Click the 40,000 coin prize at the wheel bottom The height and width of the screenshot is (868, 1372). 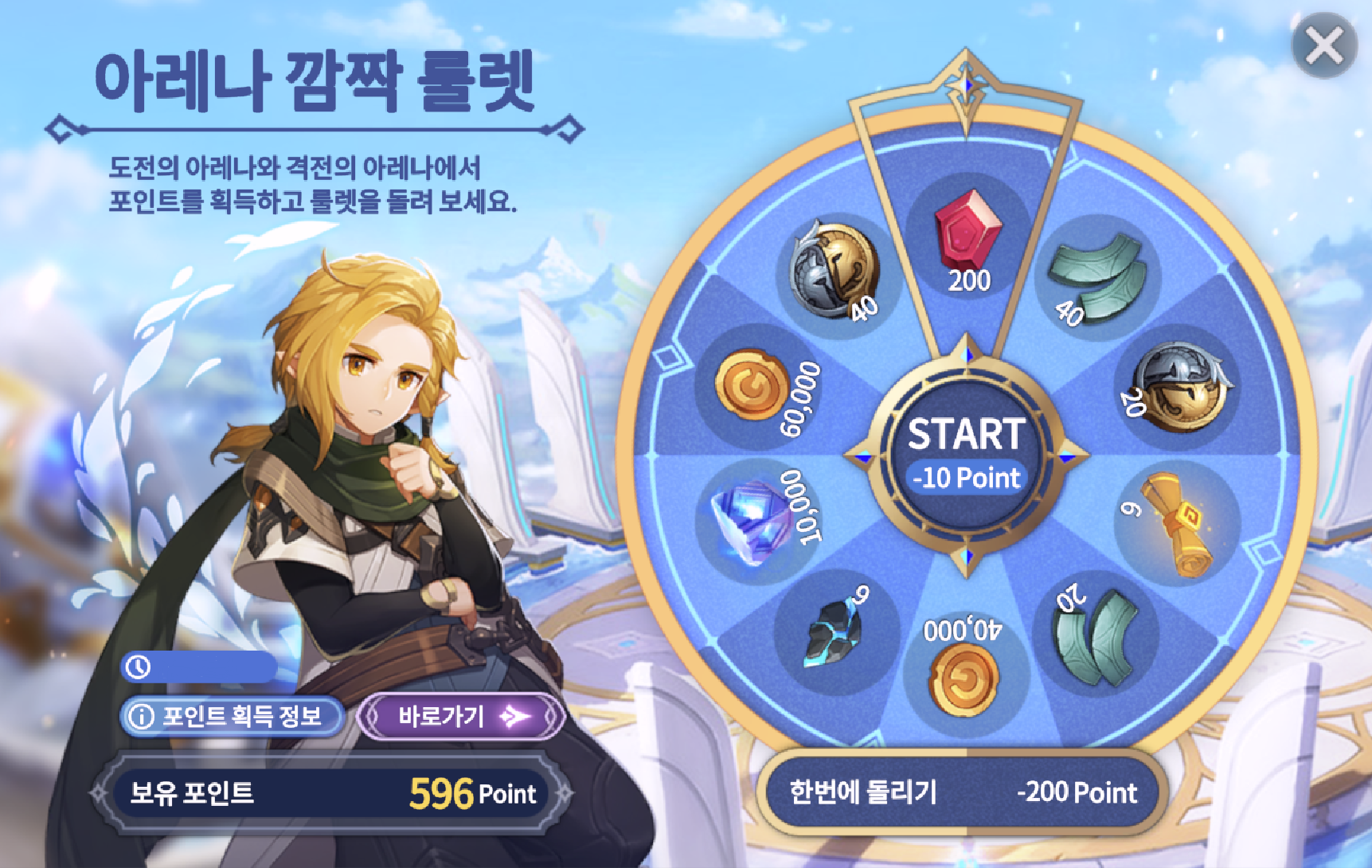coord(964,673)
